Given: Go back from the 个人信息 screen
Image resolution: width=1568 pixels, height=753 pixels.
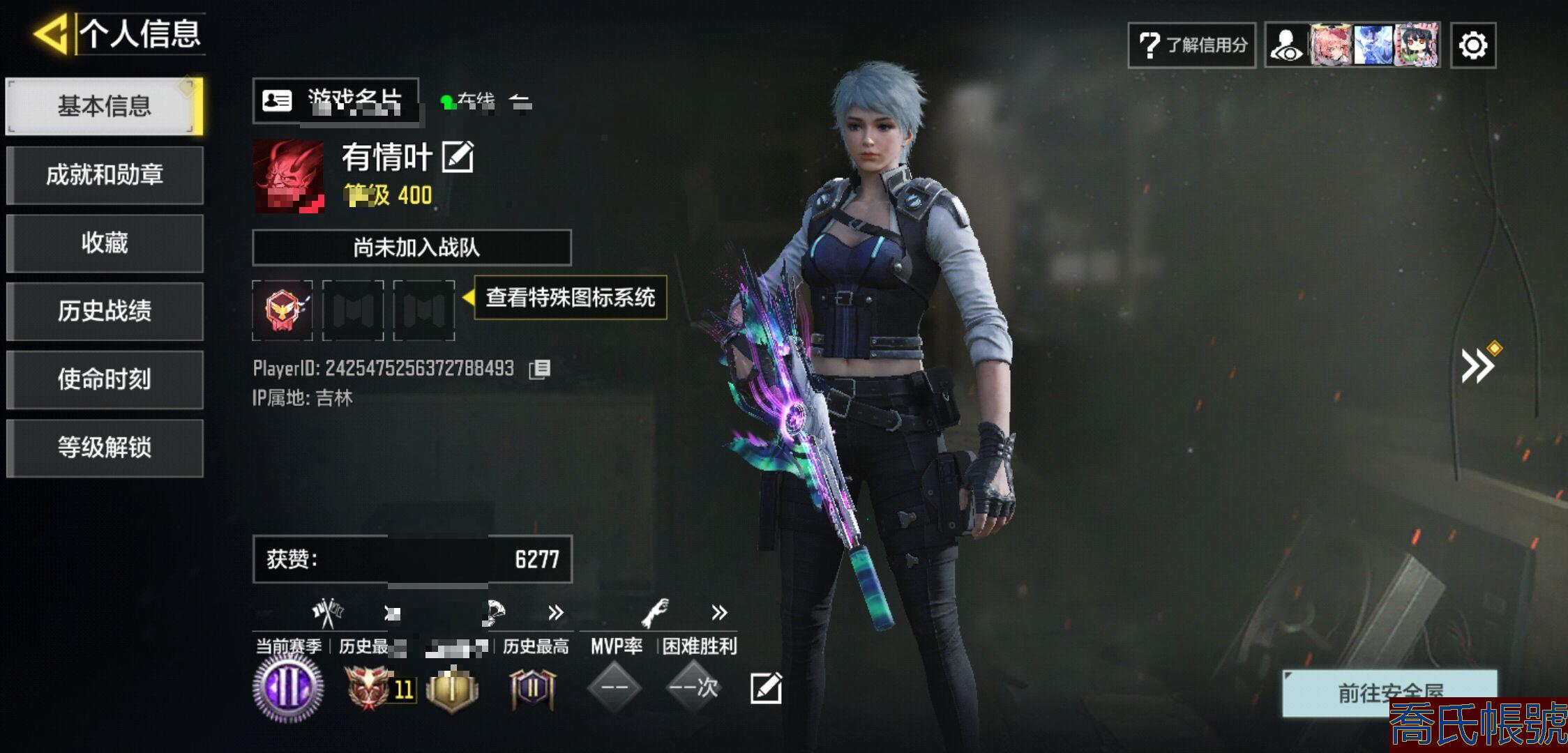Looking at the screenshot, I should point(50,33).
